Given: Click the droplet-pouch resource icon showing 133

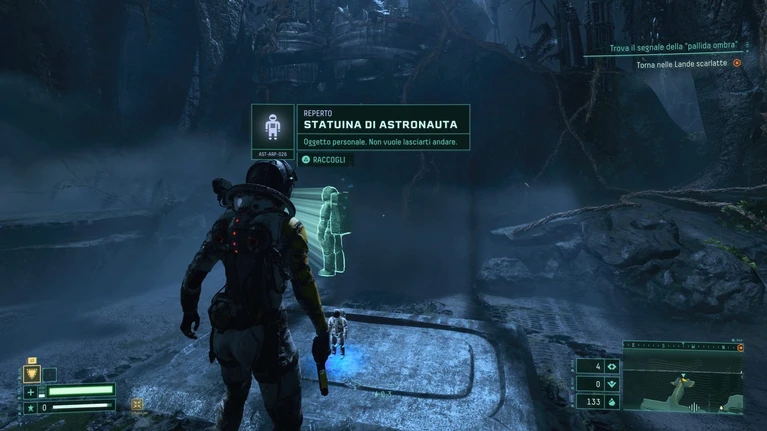Looking at the screenshot, I should pyautogui.click(x=612, y=401).
